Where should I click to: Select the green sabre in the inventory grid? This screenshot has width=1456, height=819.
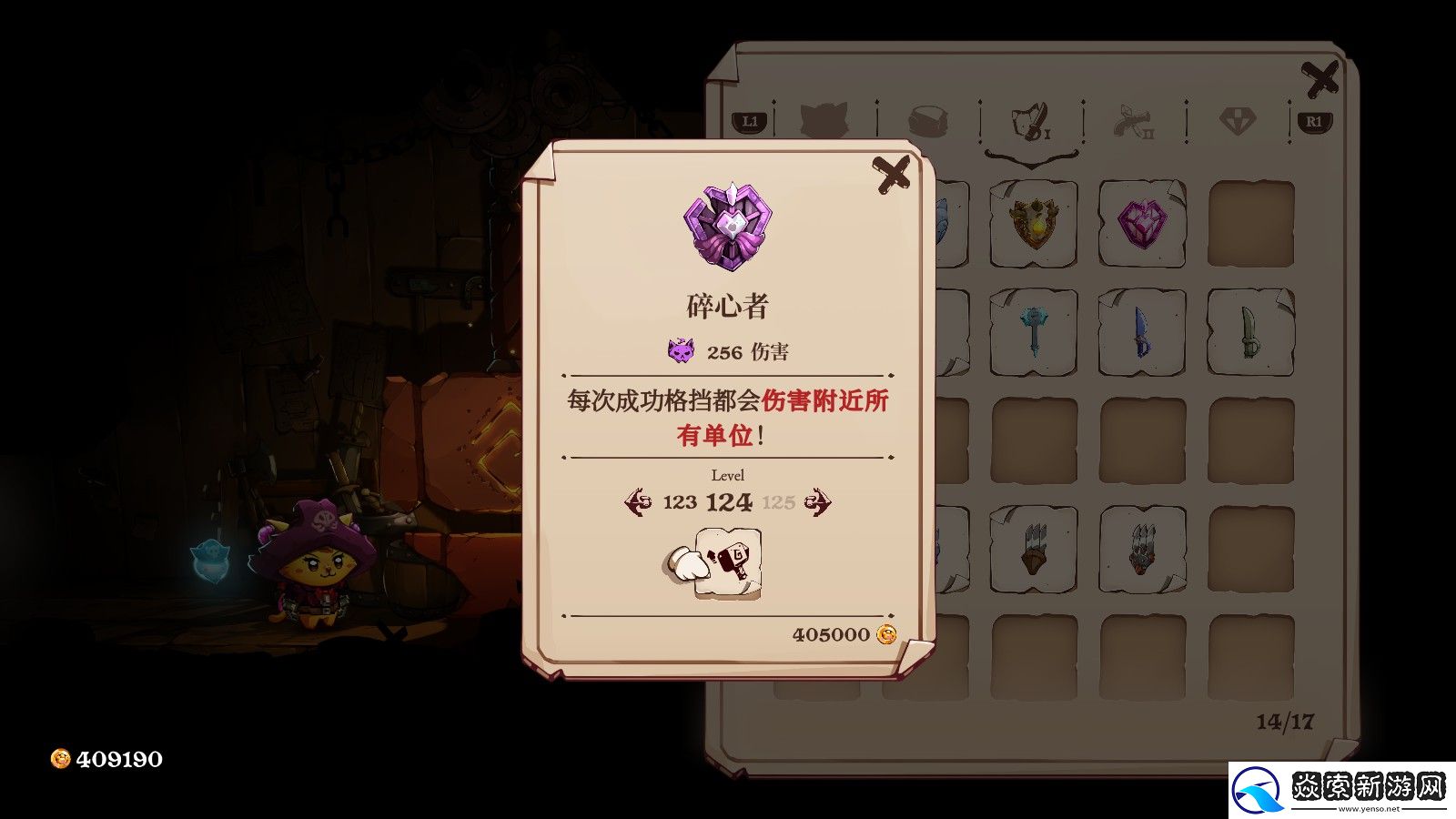tap(1247, 332)
